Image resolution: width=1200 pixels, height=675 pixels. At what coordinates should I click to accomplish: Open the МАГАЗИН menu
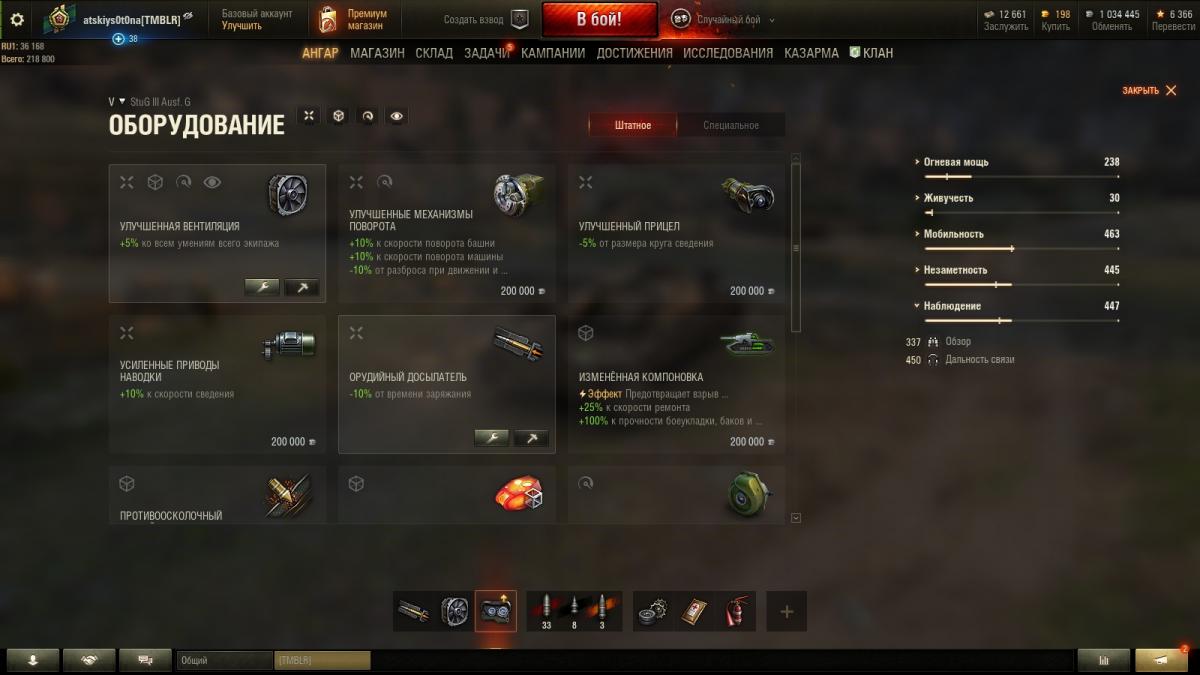[377, 53]
